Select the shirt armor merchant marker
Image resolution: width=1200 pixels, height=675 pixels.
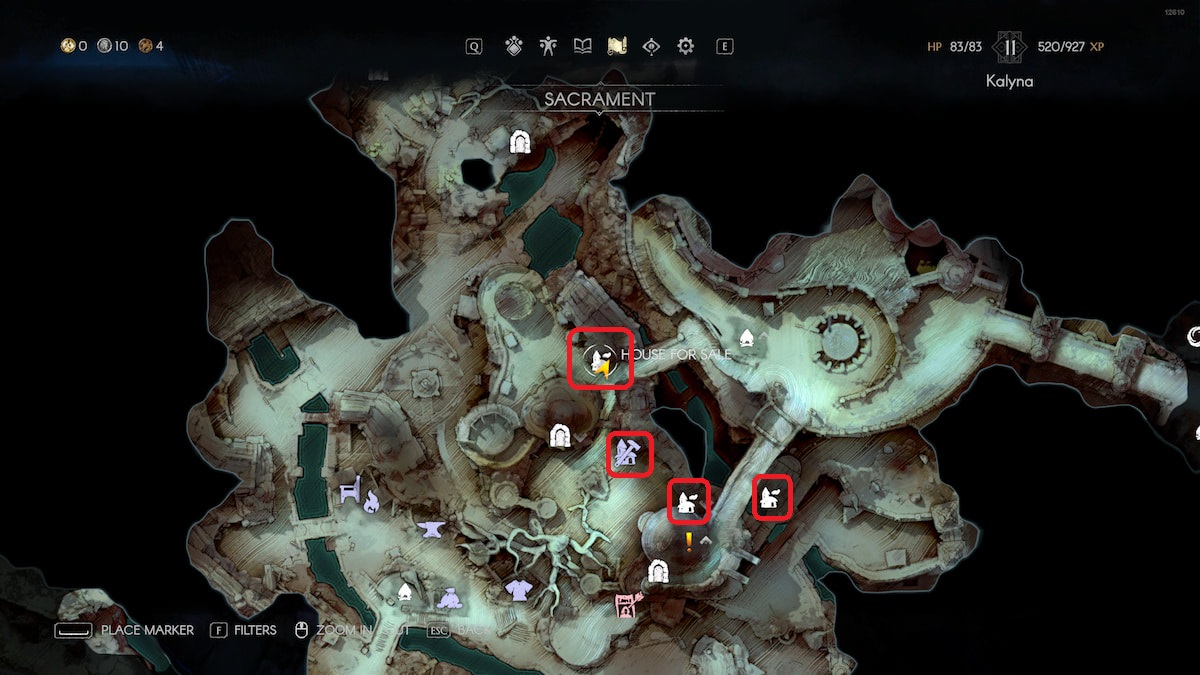(518, 591)
